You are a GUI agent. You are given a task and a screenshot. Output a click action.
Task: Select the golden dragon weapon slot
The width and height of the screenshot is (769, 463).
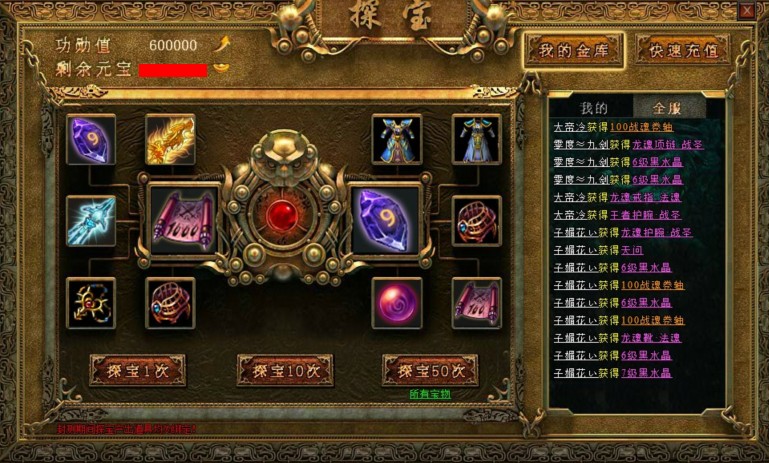pyautogui.click(x=170, y=139)
